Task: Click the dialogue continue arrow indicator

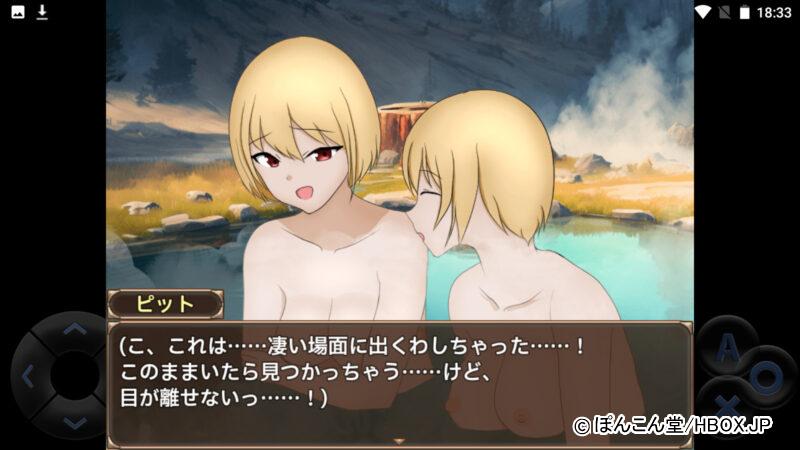Action: pyautogui.click(x=400, y=440)
